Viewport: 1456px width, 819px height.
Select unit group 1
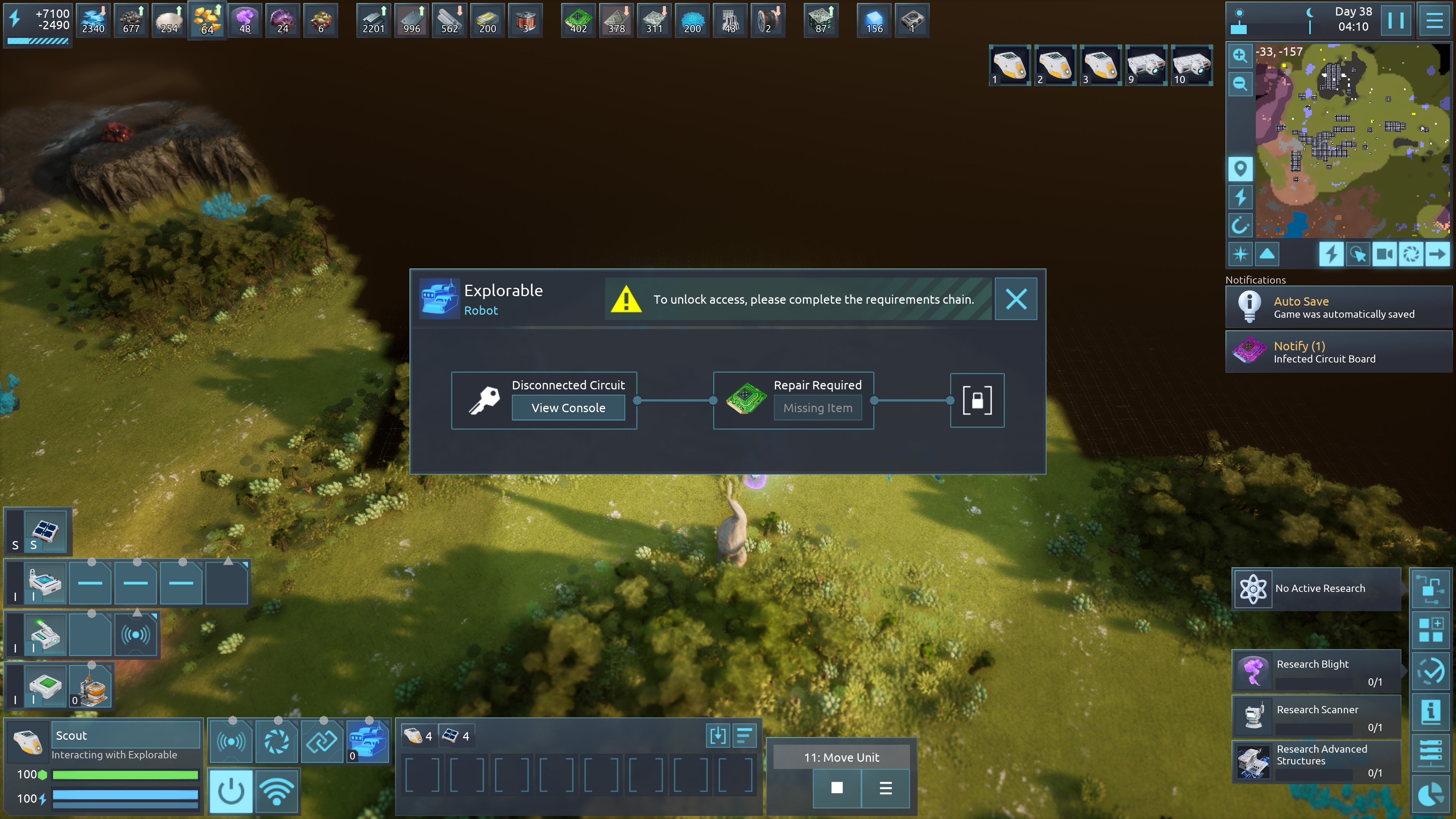tap(1009, 66)
